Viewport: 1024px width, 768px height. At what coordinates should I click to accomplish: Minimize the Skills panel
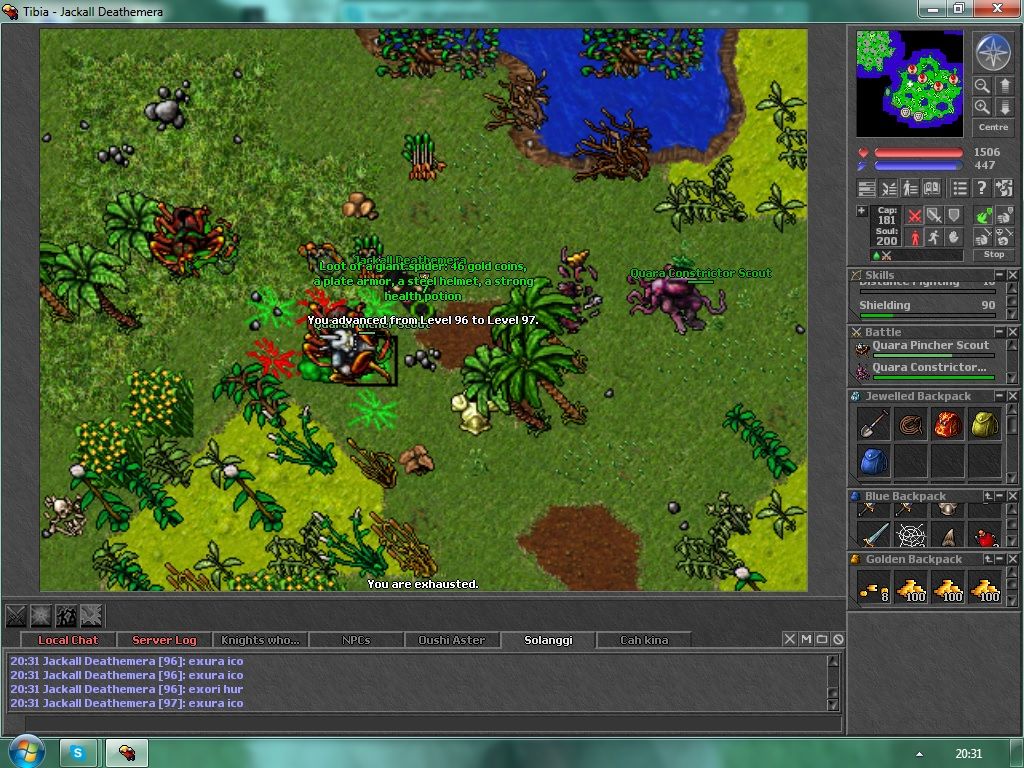pos(999,275)
